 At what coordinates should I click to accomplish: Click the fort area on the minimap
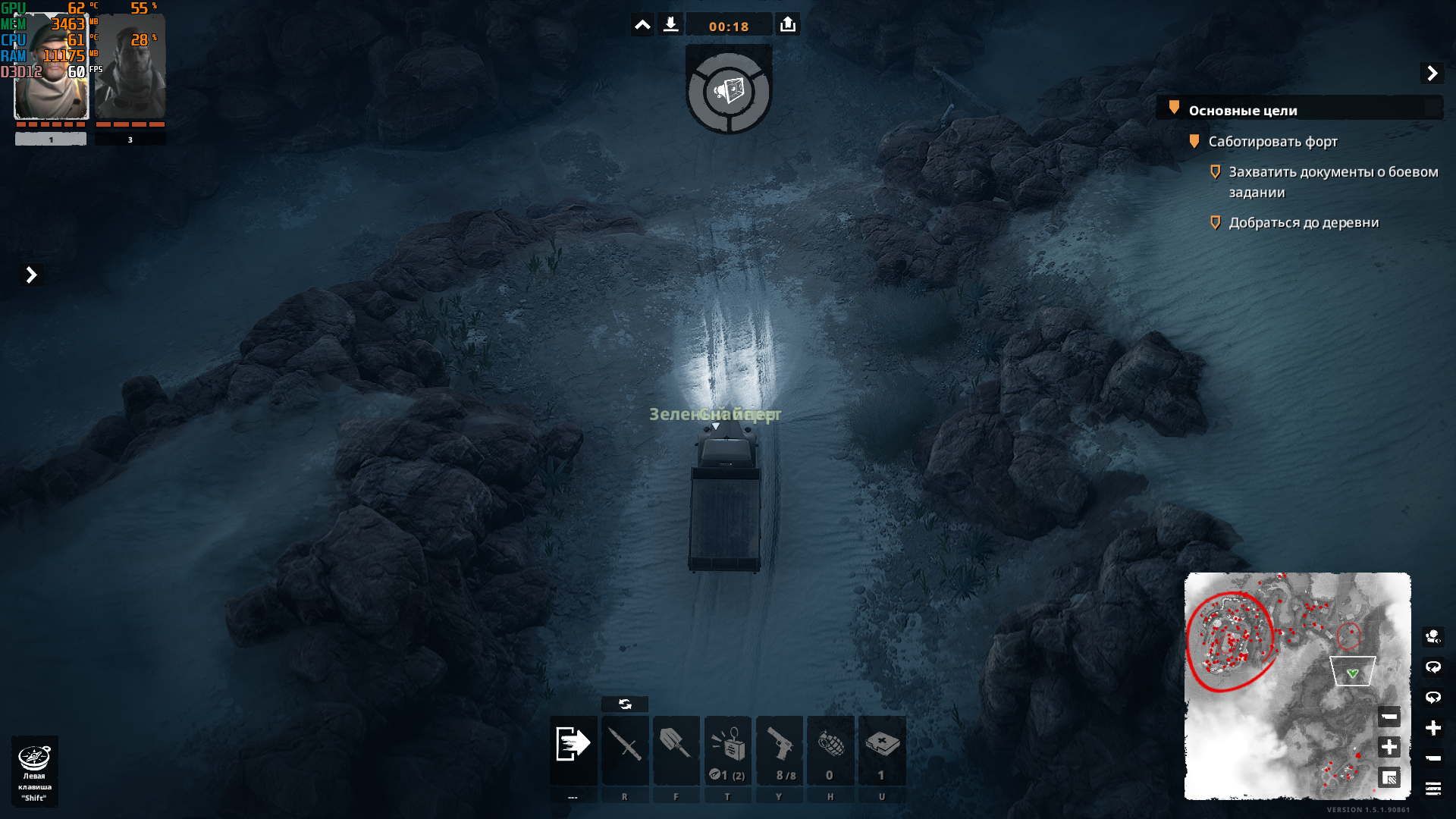pos(1230,641)
